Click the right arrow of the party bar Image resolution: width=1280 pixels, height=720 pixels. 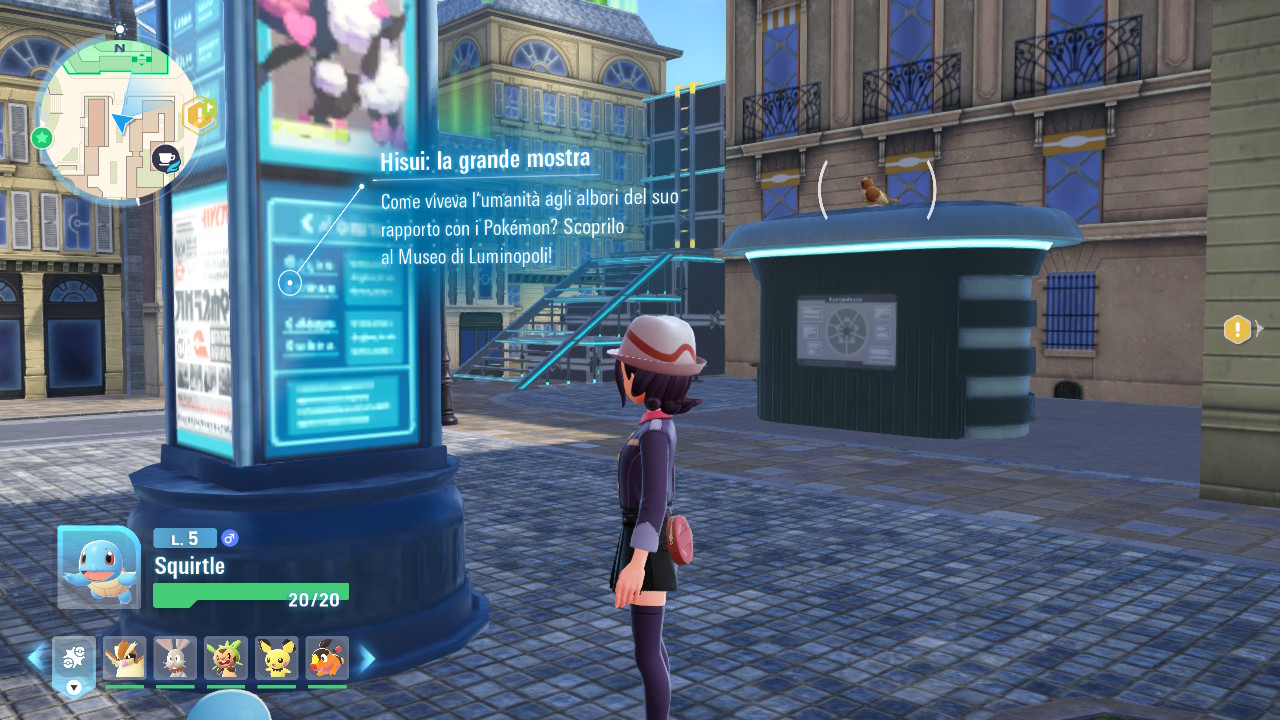(367, 658)
